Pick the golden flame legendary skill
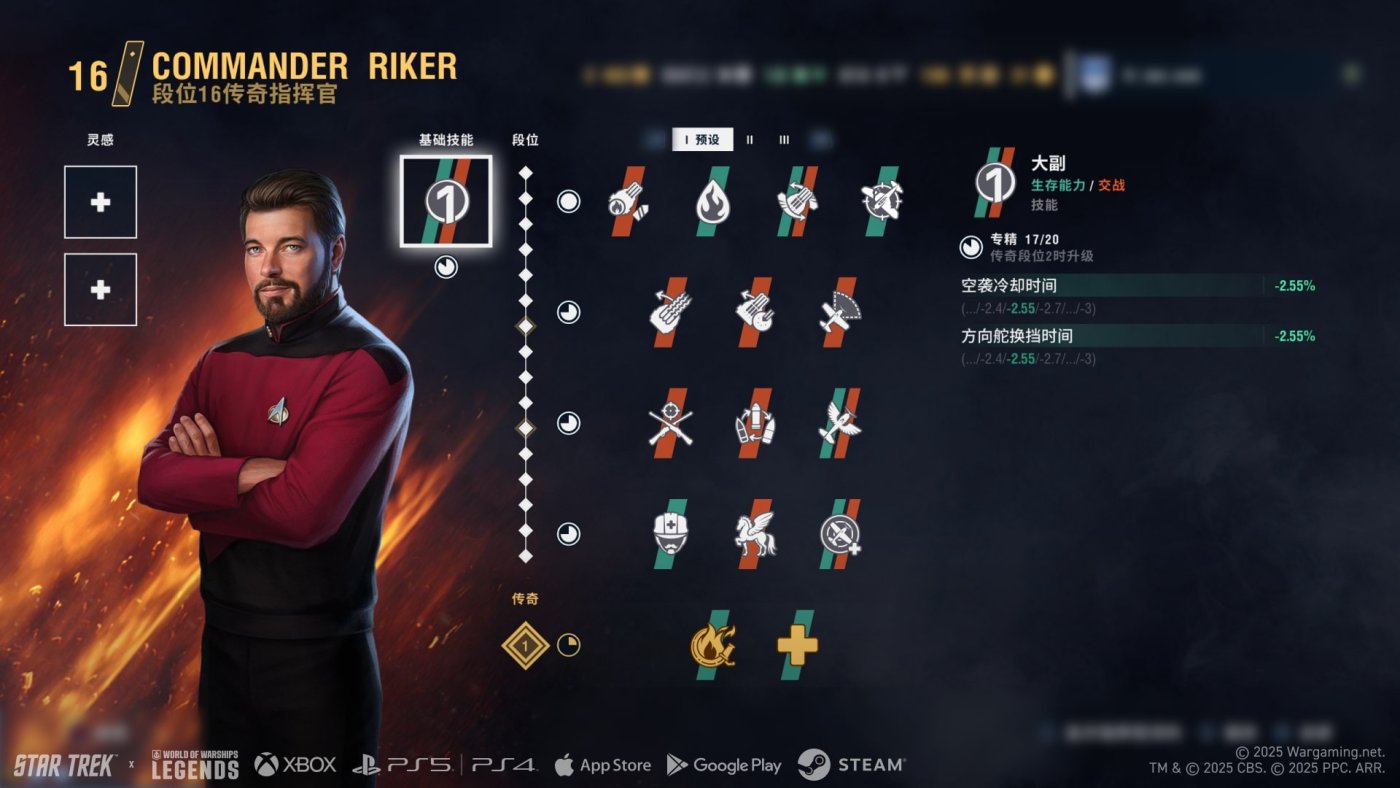The height and width of the screenshot is (788, 1400). [x=712, y=645]
